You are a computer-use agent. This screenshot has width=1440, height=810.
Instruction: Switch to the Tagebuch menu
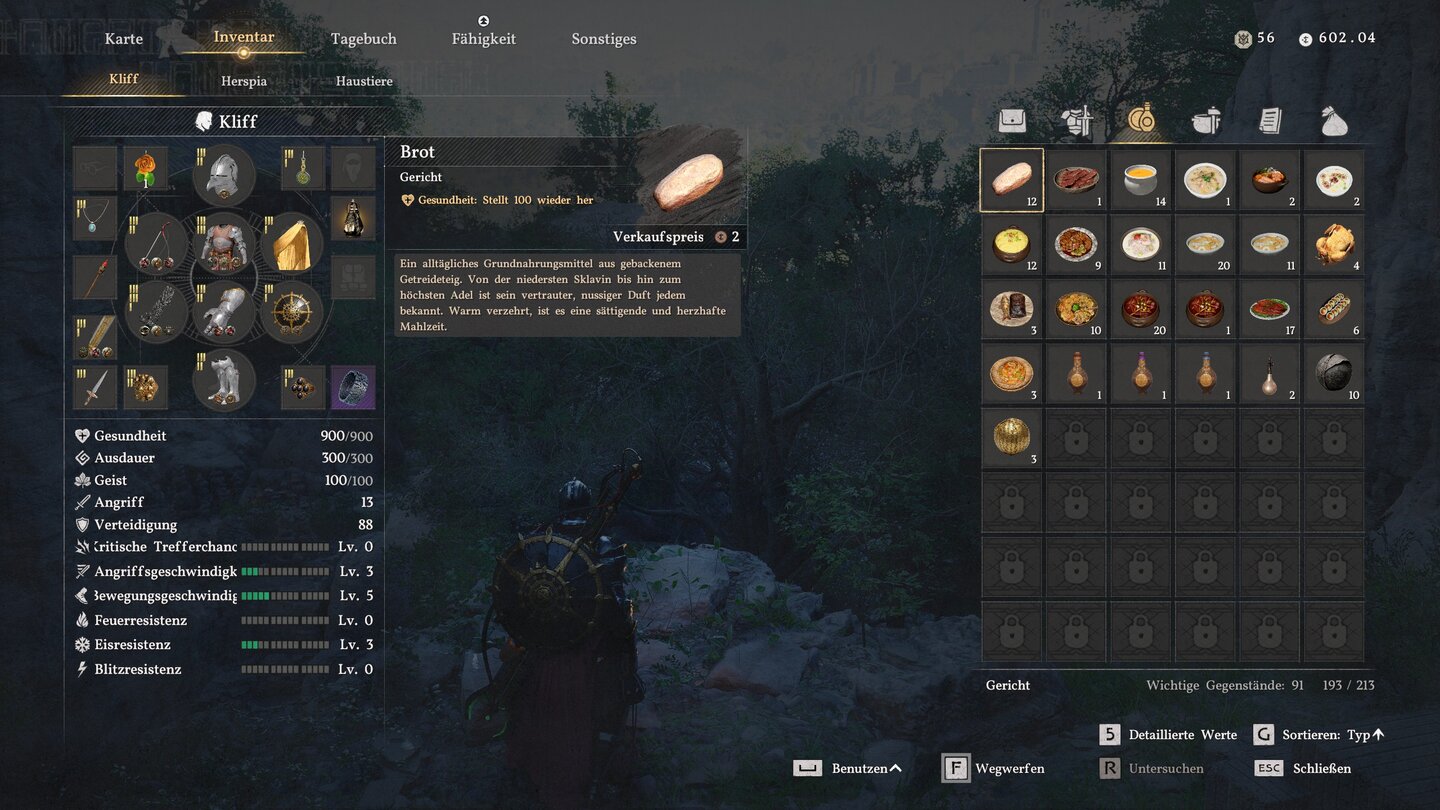coord(364,39)
